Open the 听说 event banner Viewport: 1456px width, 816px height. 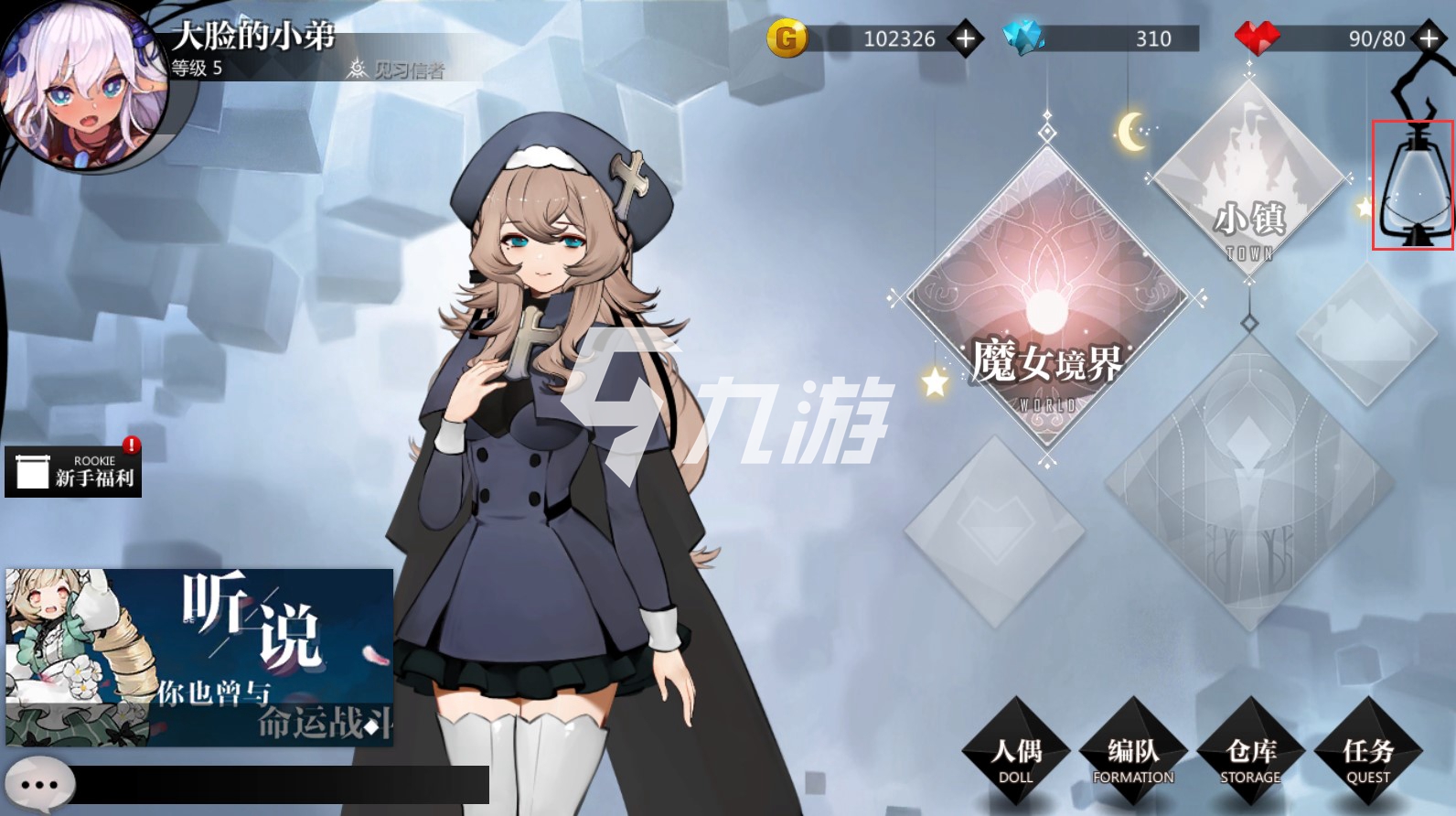(x=199, y=657)
